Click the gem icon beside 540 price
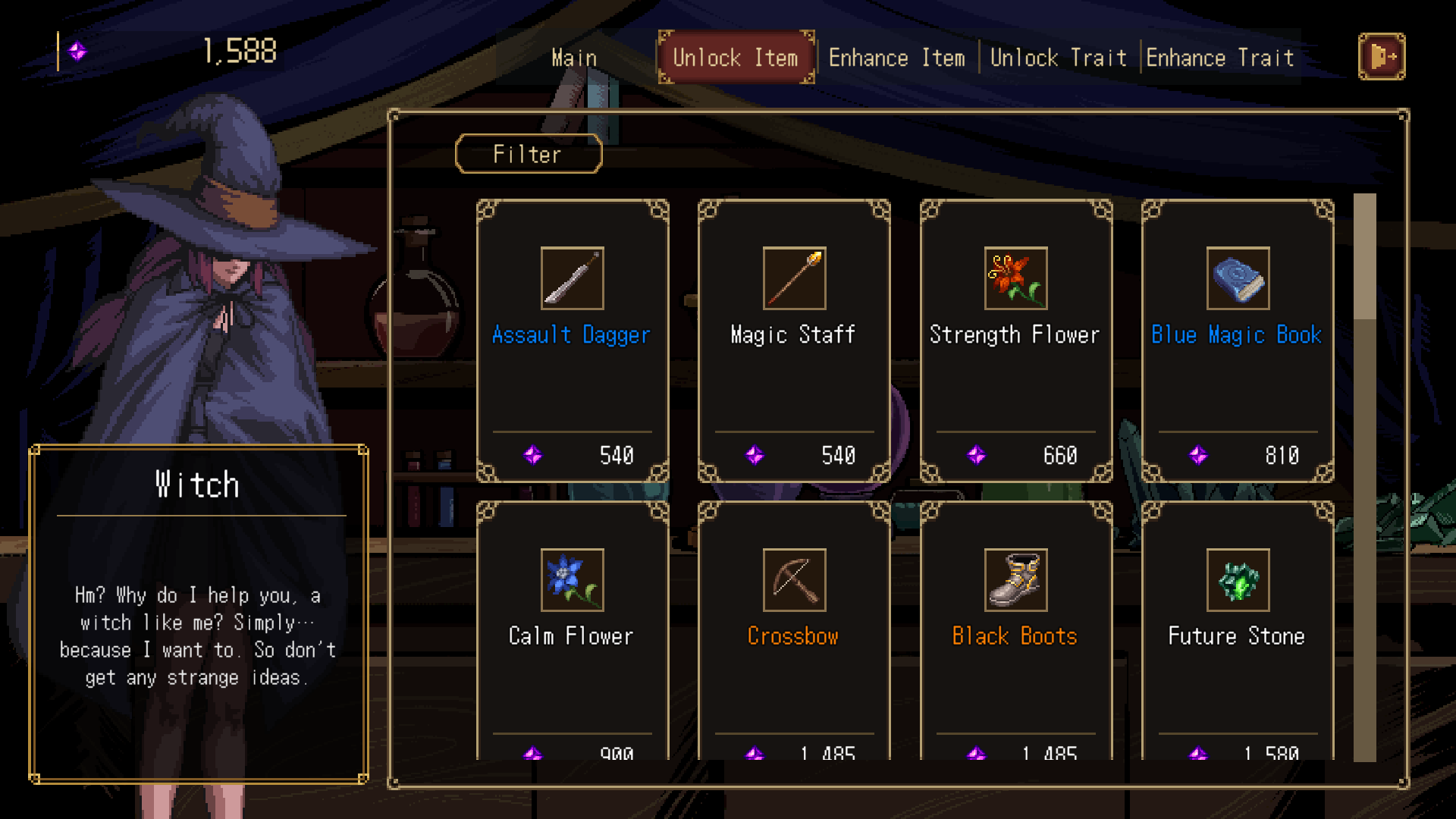This screenshot has width=1456, height=819. 533,456
